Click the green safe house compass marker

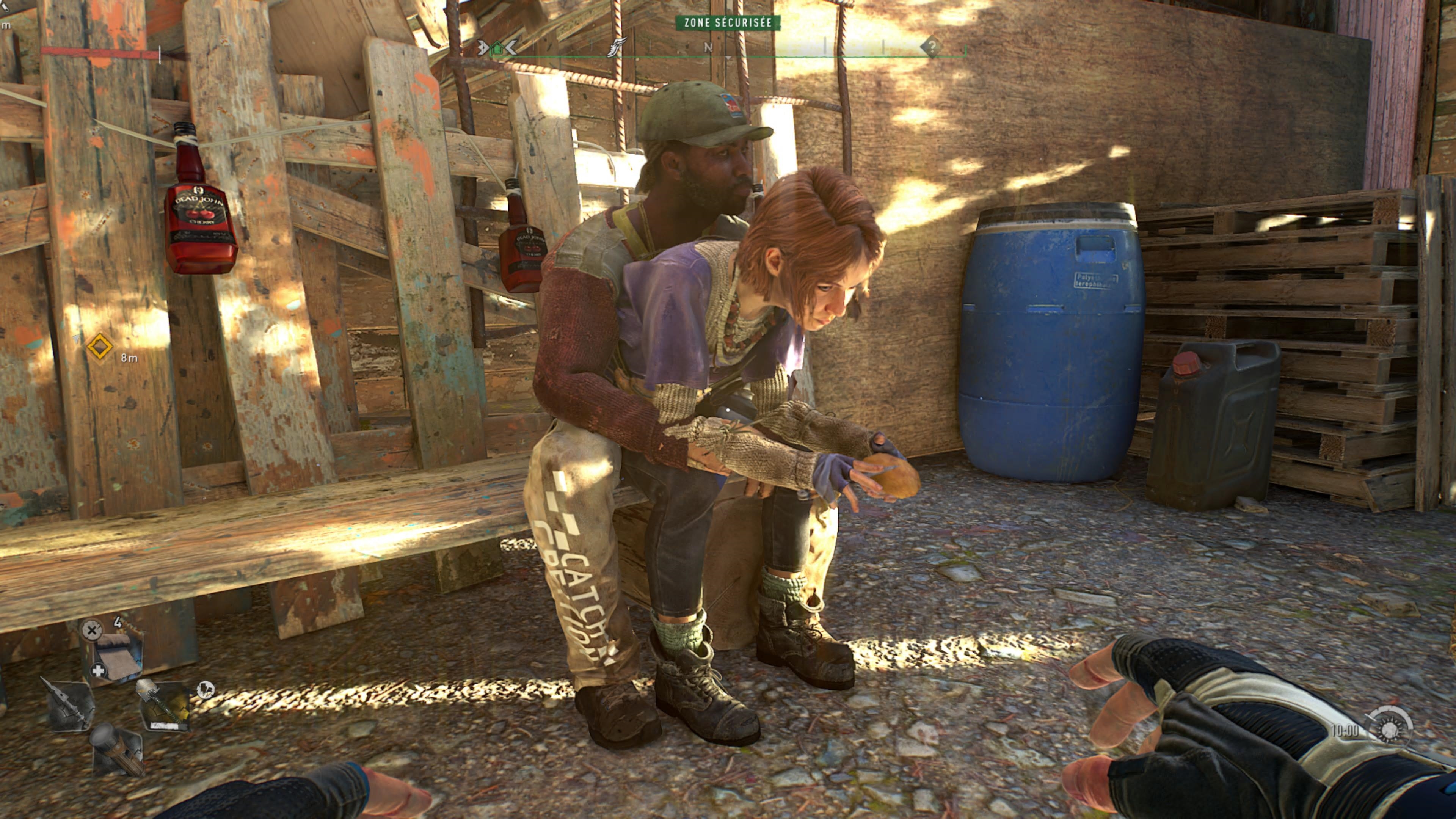click(x=497, y=48)
